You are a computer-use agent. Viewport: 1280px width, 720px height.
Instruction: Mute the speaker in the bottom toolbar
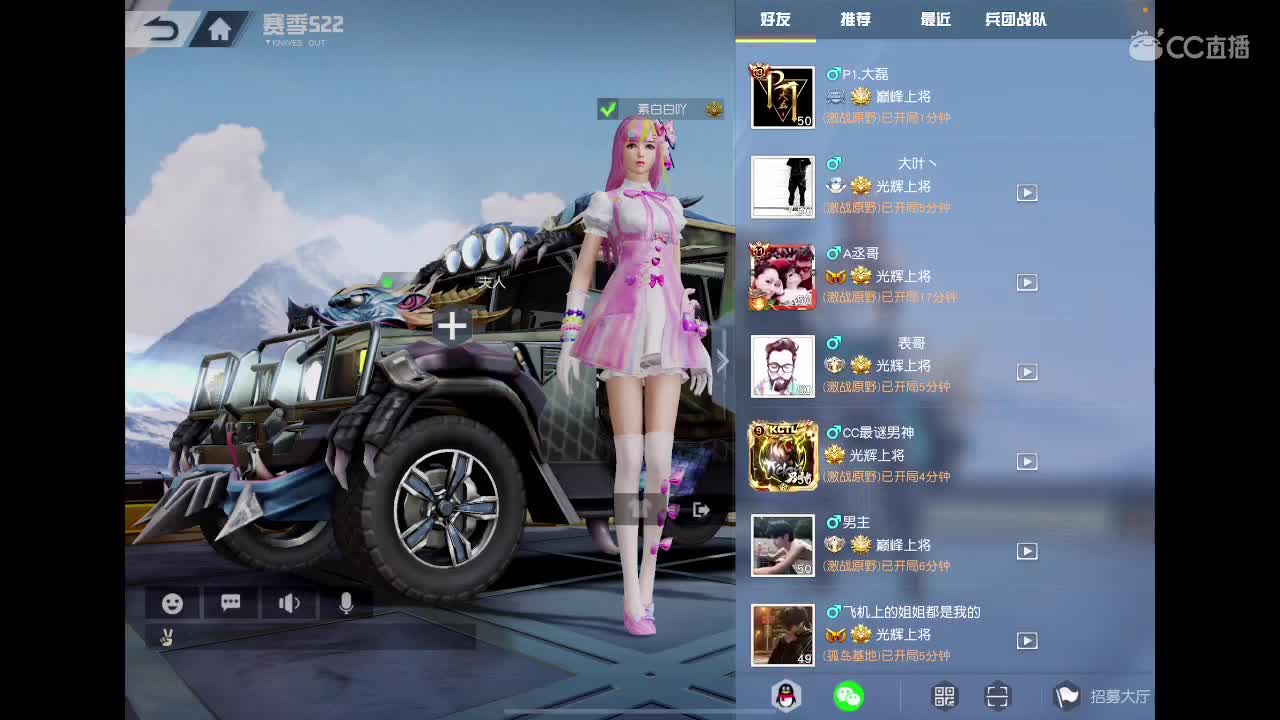(x=288, y=603)
